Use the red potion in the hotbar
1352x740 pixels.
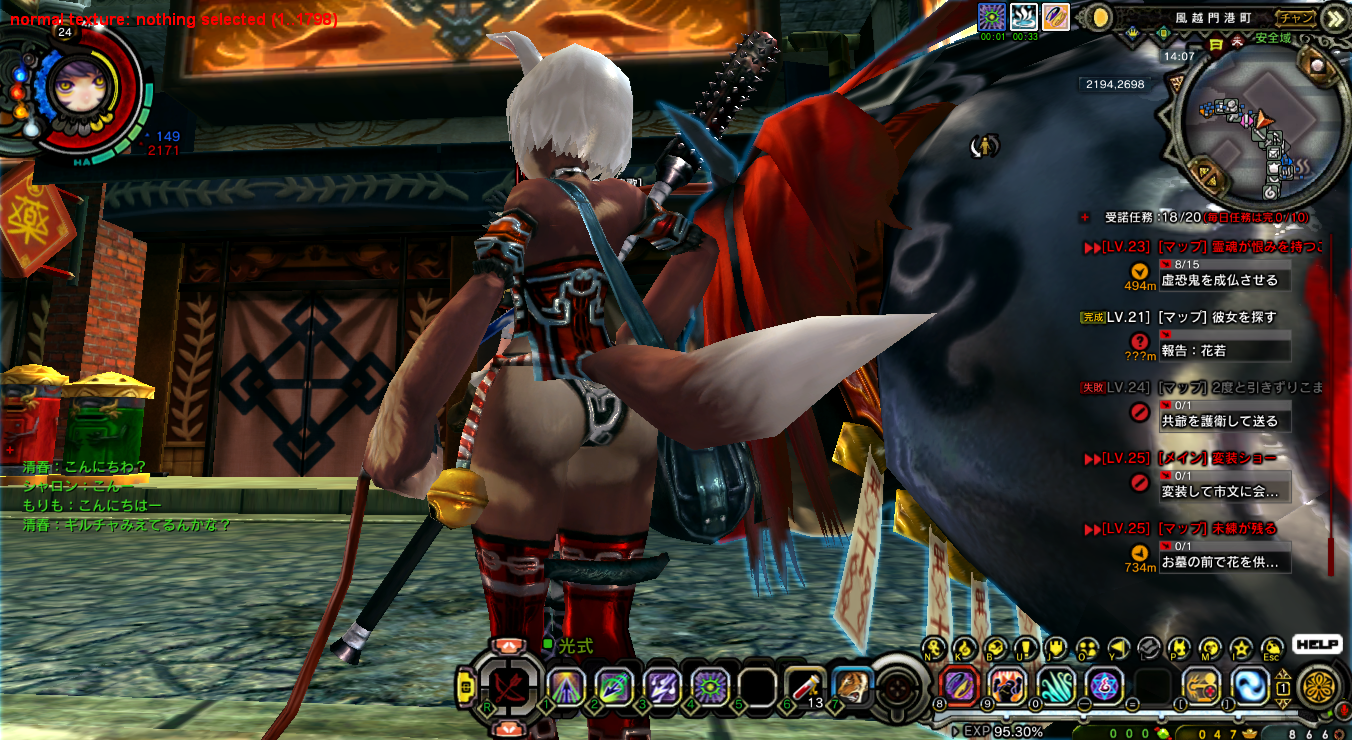click(805, 686)
